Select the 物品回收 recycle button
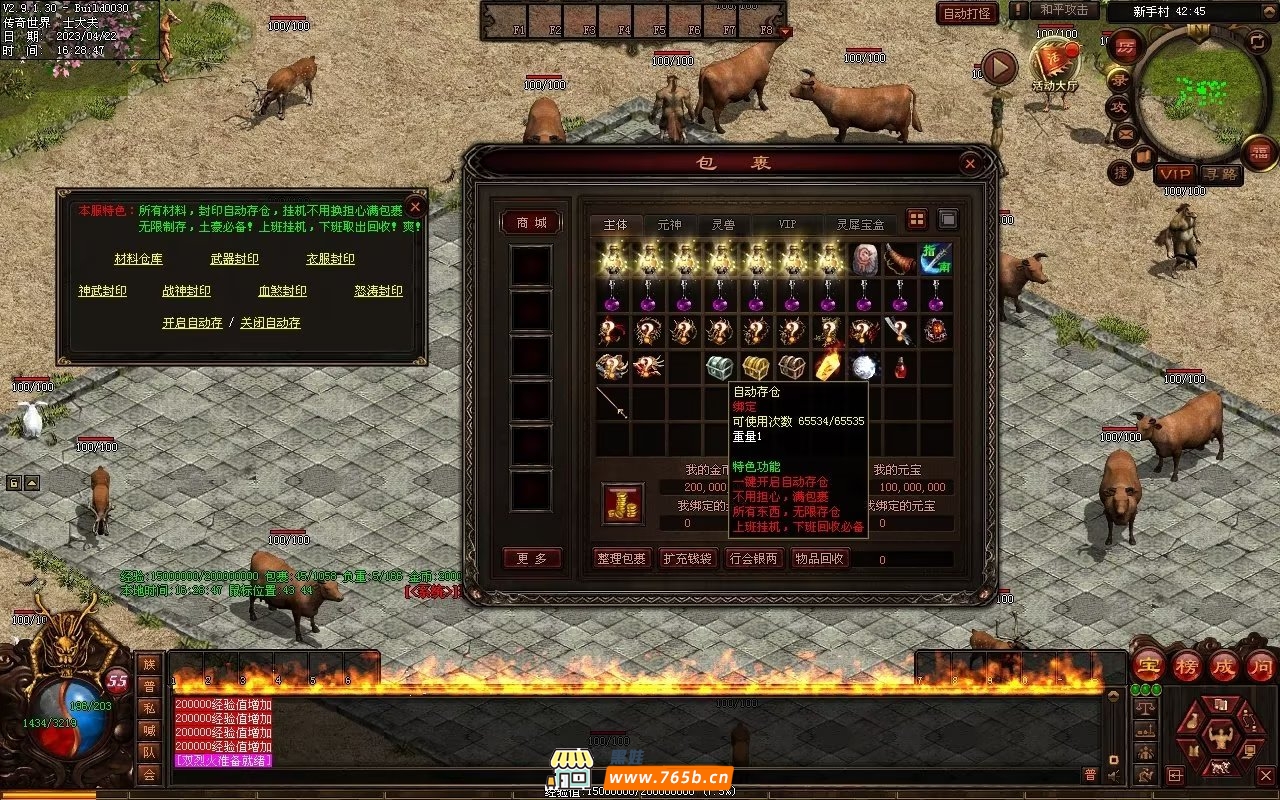1280x800 pixels. (820, 559)
